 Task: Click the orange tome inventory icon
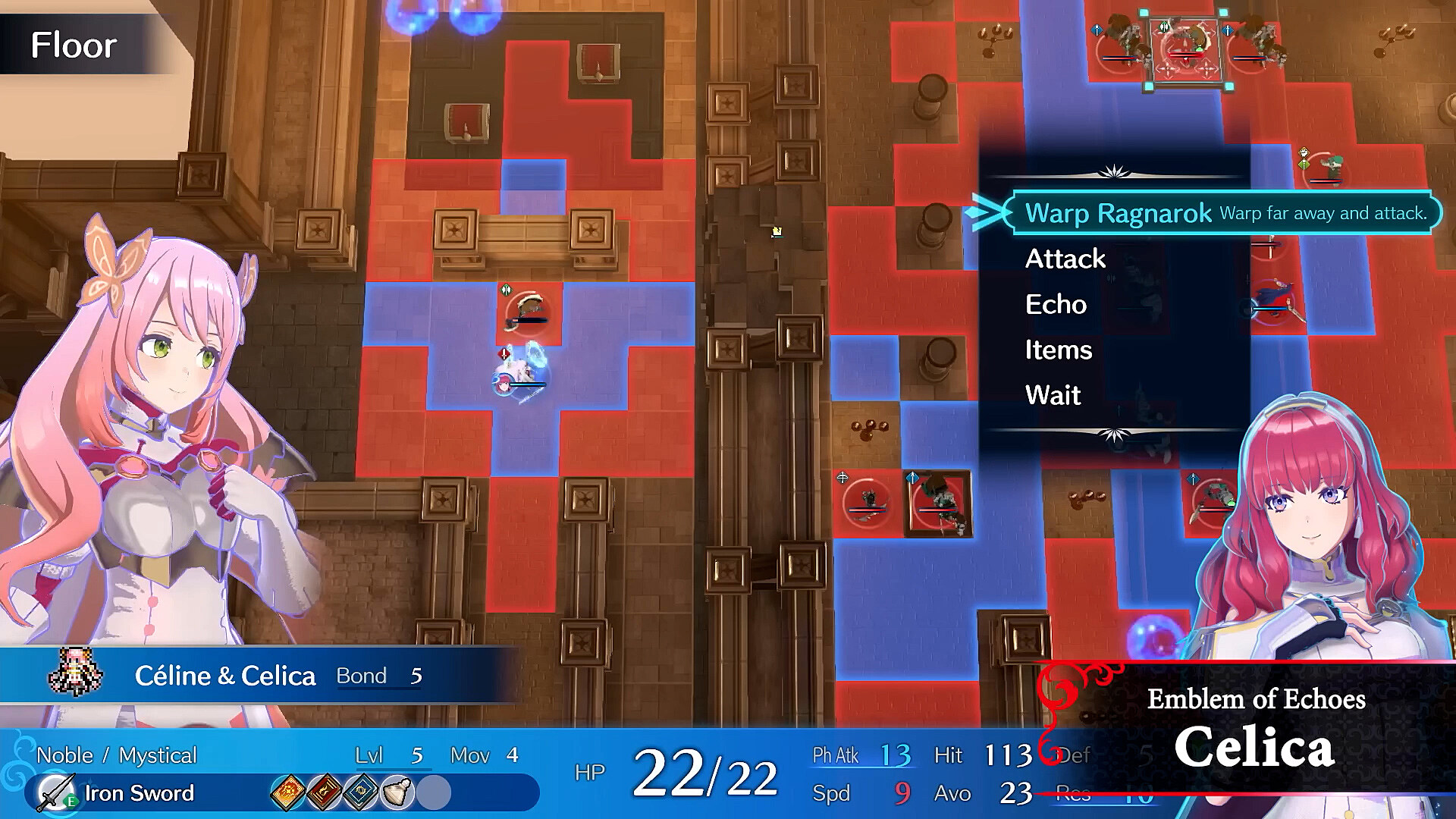tap(288, 793)
